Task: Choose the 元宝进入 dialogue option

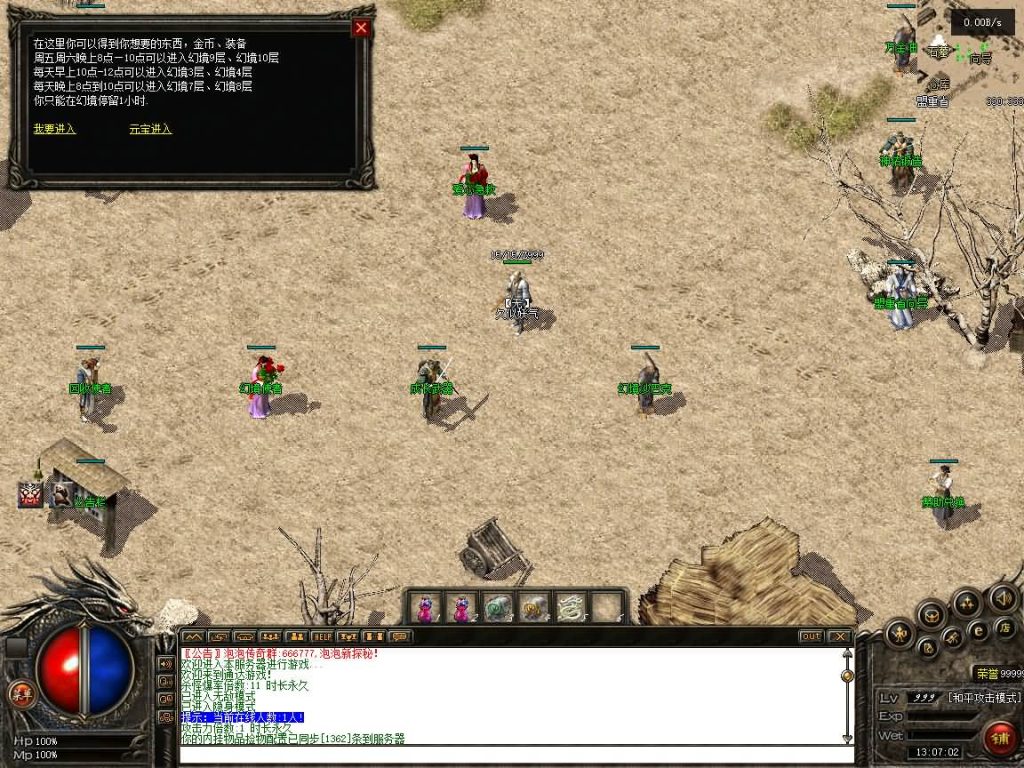Action: click(x=150, y=129)
